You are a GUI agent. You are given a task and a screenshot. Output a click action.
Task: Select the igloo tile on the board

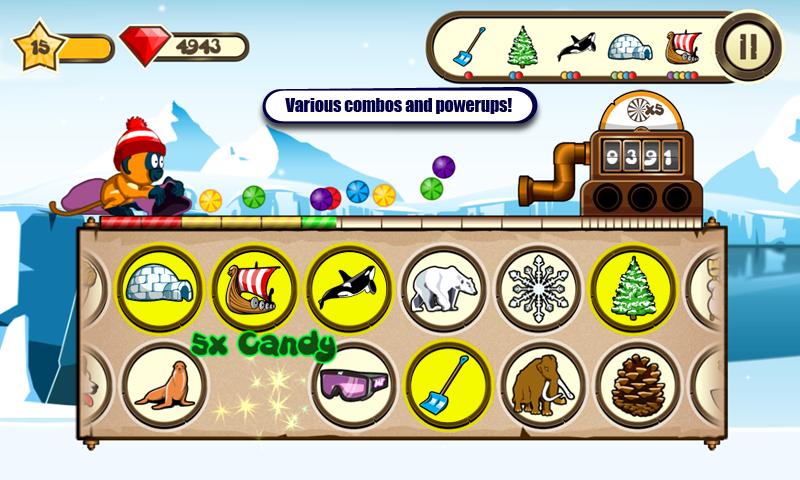click(161, 287)
